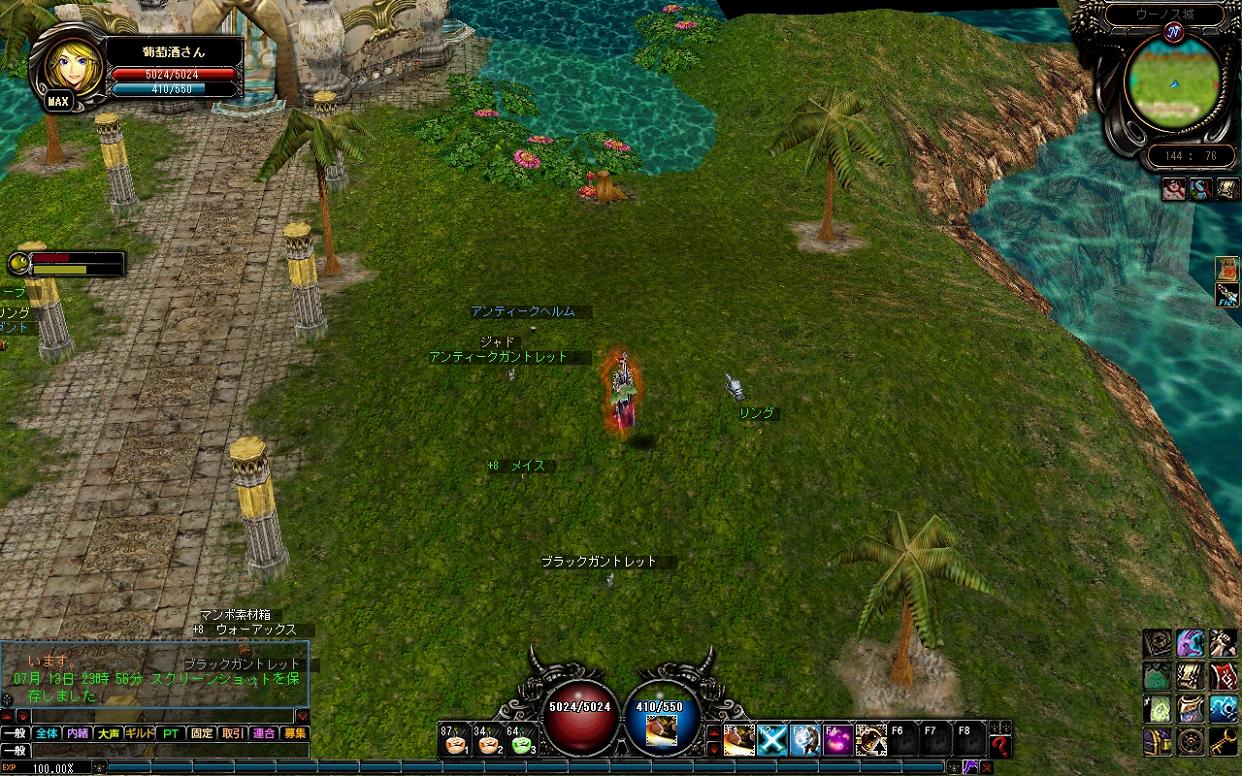Select the 内緒 whisper chat tab

77,733
